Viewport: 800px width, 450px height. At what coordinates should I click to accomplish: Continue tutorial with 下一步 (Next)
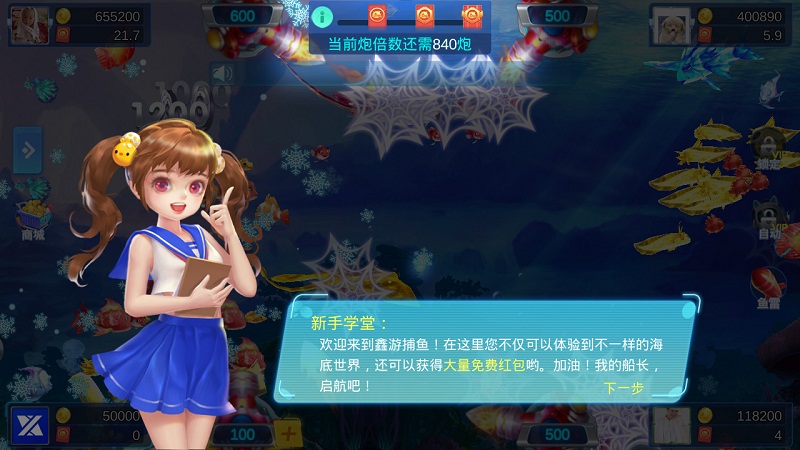(623, 388)
